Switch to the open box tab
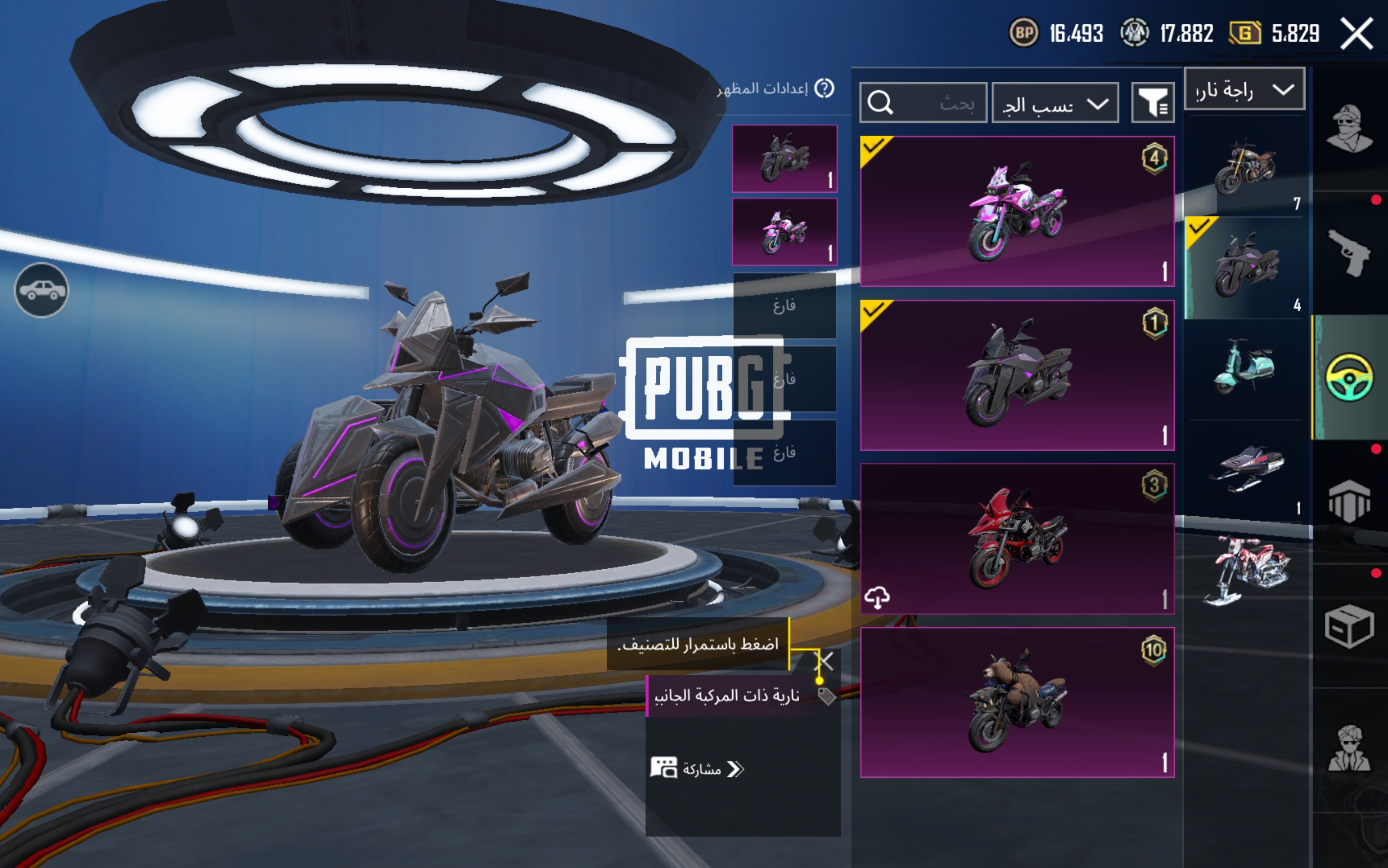 click(x=1349, y=626)
